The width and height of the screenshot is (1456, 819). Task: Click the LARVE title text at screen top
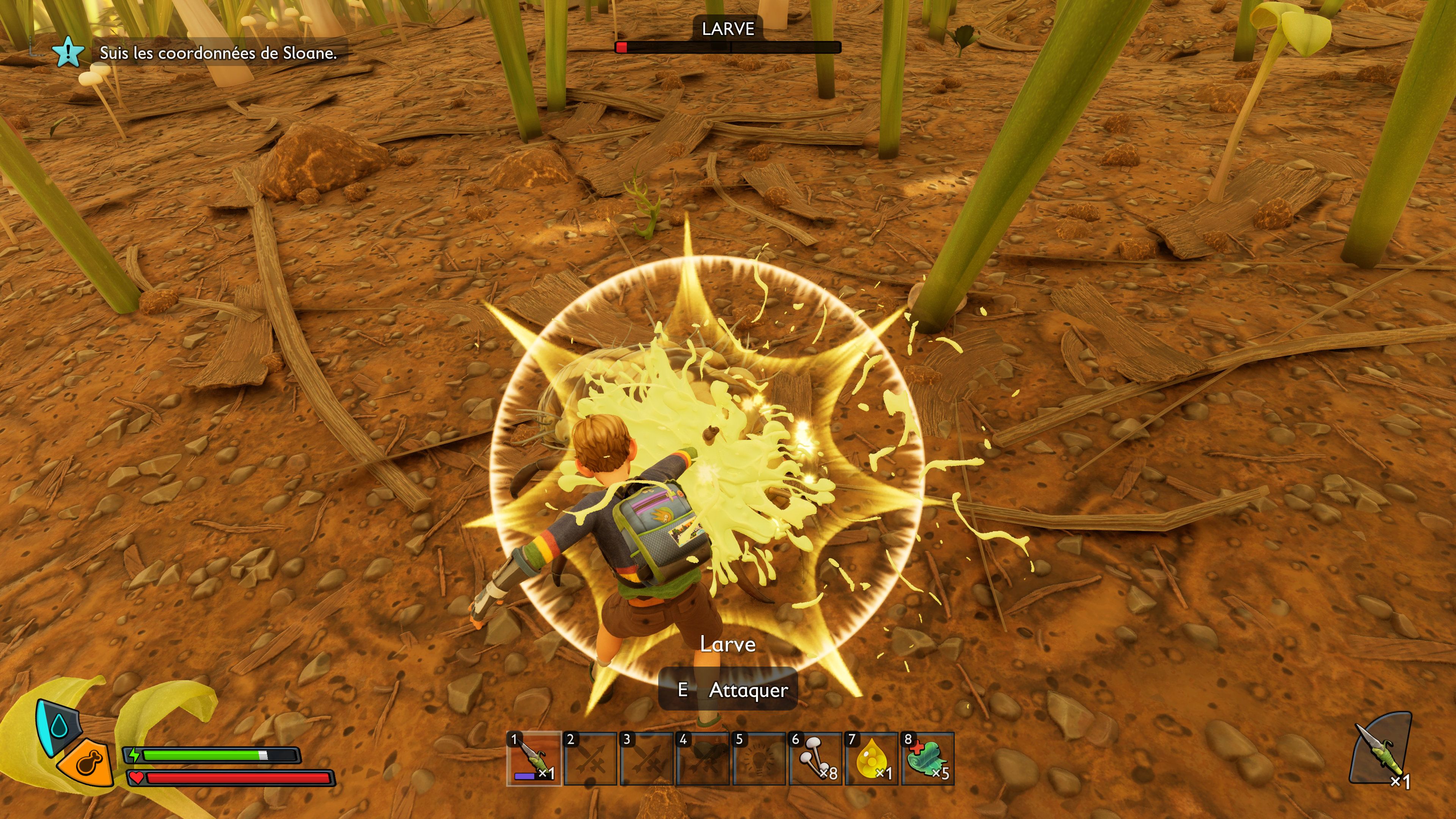pyautogui.click(x=728, y=28)
